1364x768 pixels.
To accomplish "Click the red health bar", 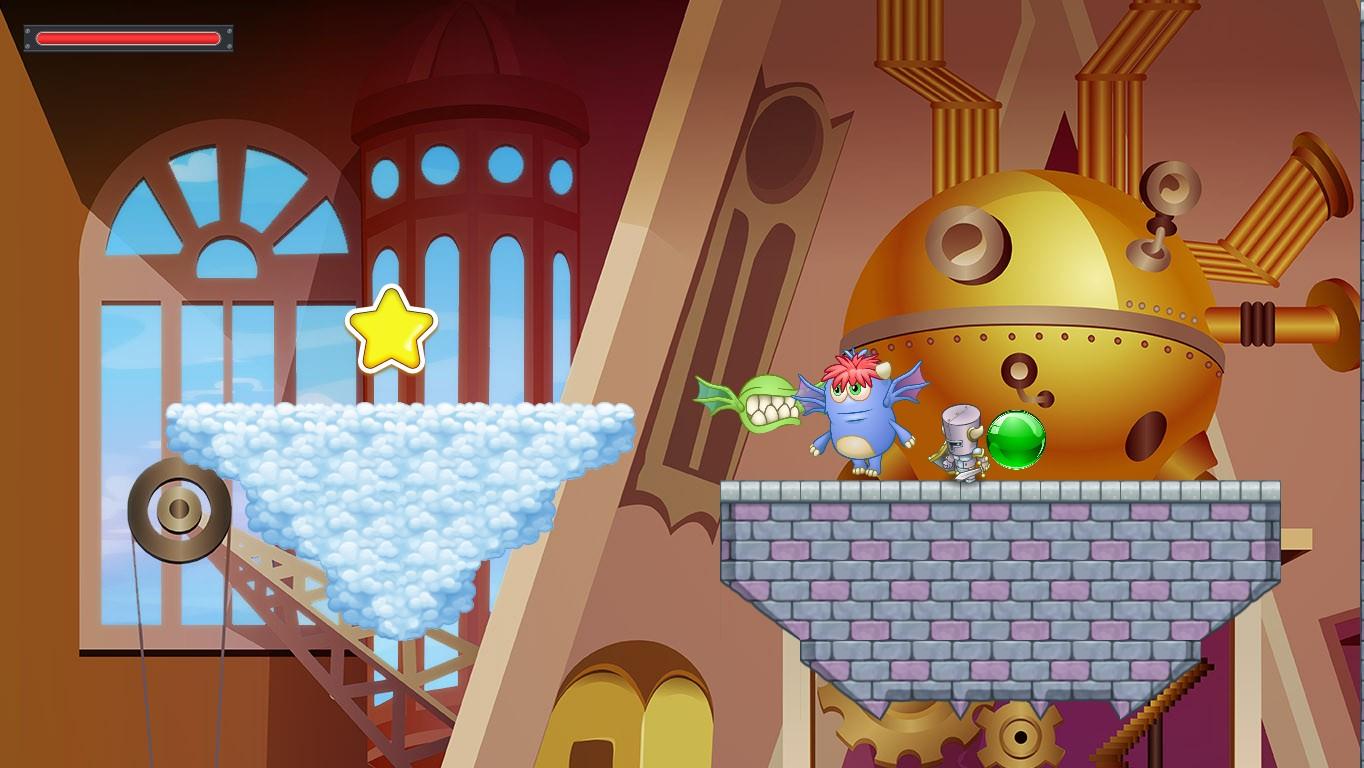I will click(x=127, y=38).
